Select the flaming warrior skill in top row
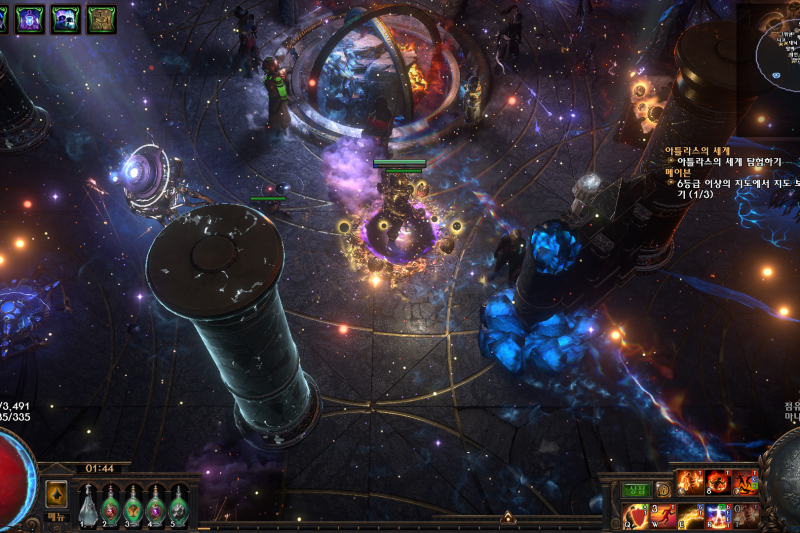 coord(690,483)
